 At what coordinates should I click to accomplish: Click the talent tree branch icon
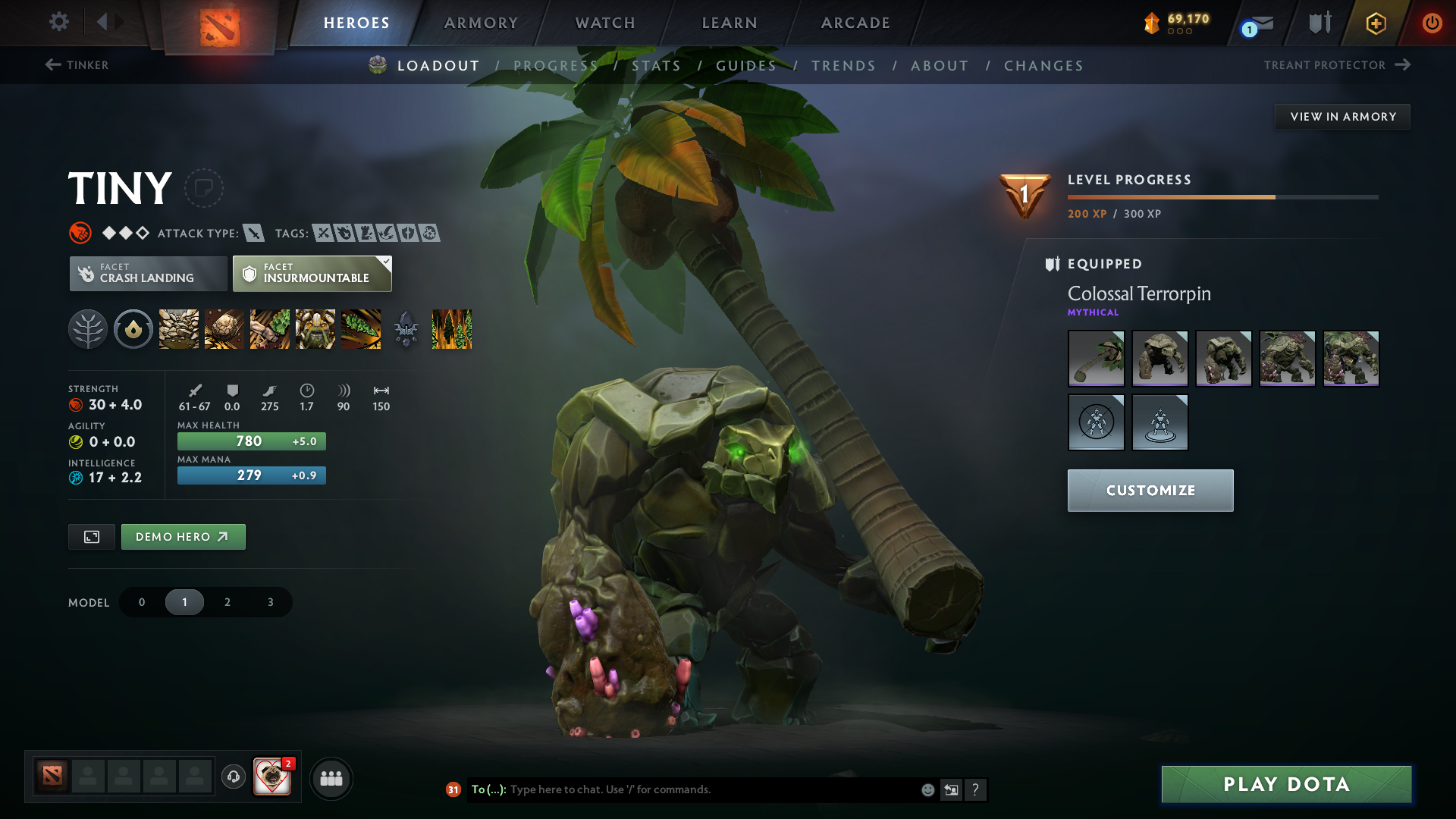click(87, 329)
